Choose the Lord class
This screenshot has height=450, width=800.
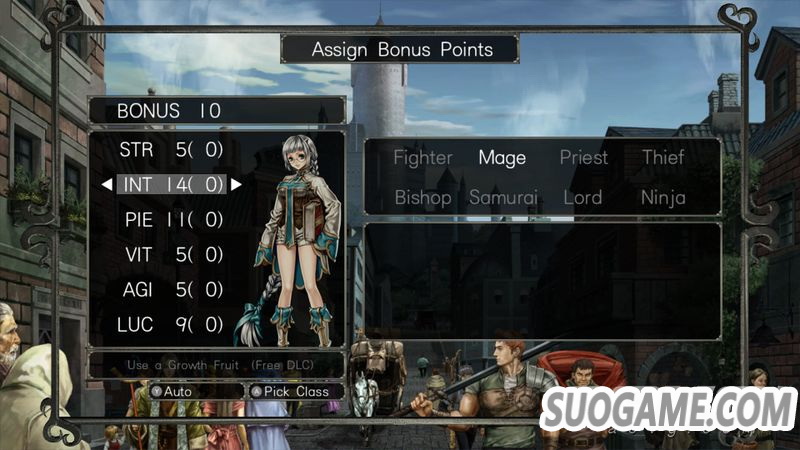point(582,197)
